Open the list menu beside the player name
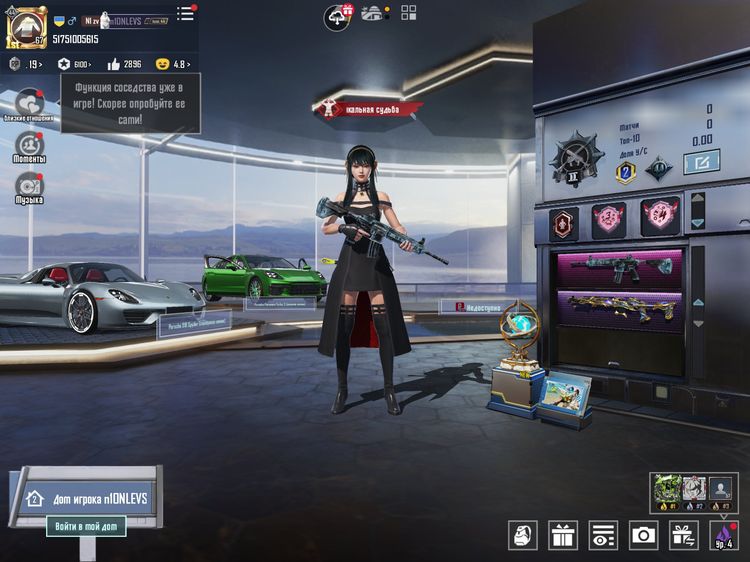This screenshot has height=562, width=750. 186,14
